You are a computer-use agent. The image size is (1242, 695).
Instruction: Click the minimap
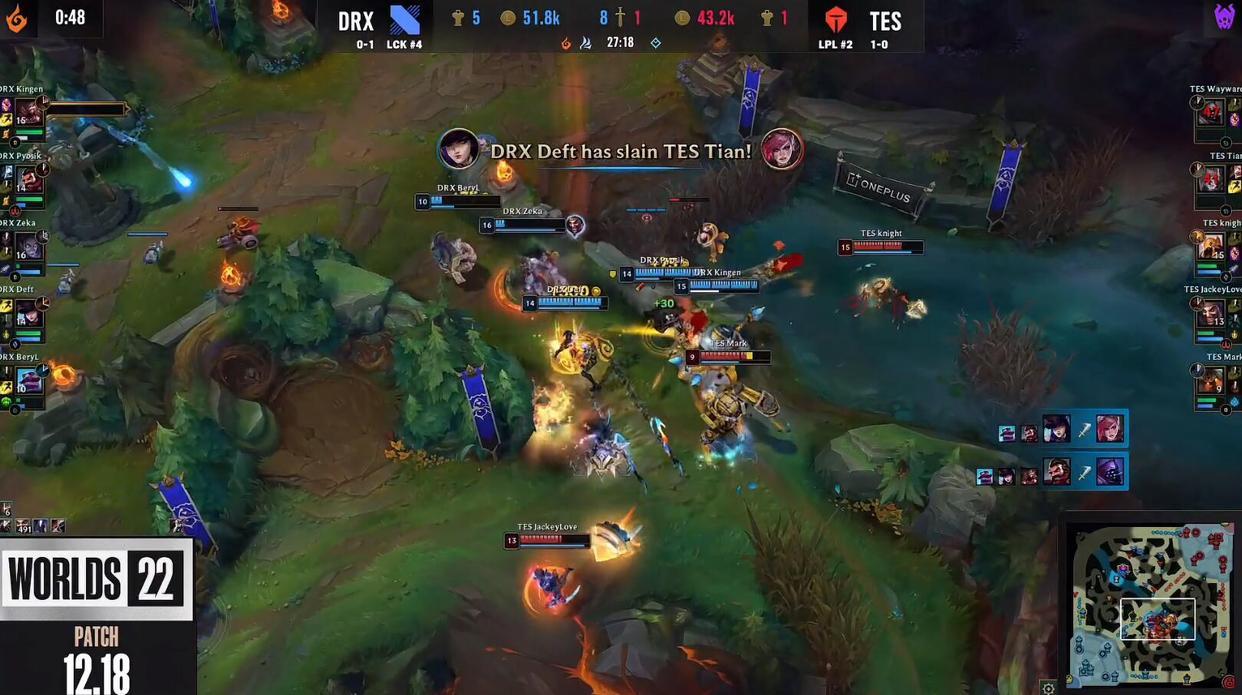(x=1154, y=603)
